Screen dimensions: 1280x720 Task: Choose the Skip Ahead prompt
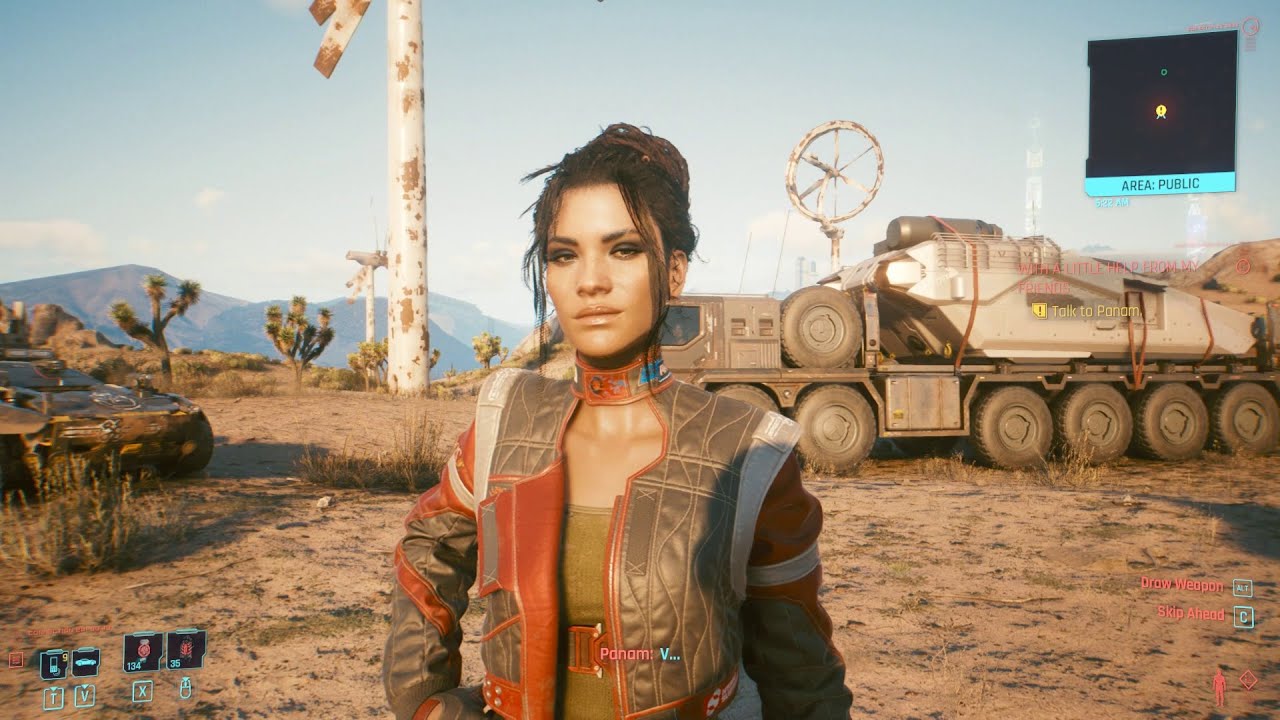pyautogui.click(x=1190, y=613)
